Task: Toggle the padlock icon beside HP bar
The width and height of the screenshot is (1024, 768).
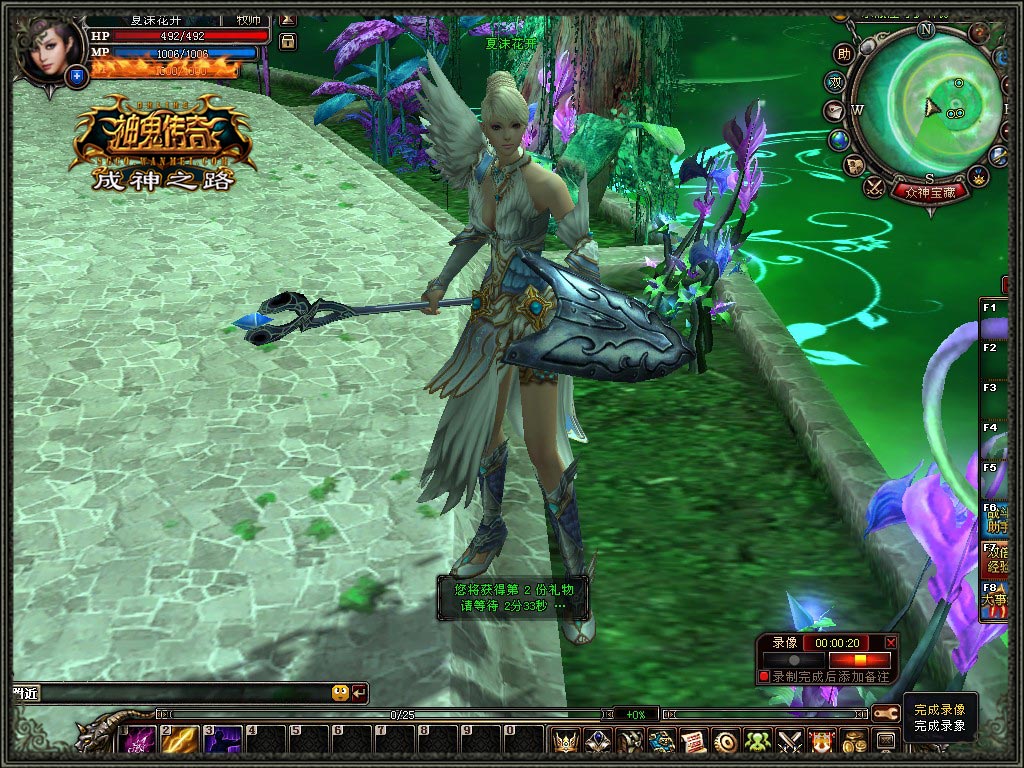Action: (x=287, y=41)
